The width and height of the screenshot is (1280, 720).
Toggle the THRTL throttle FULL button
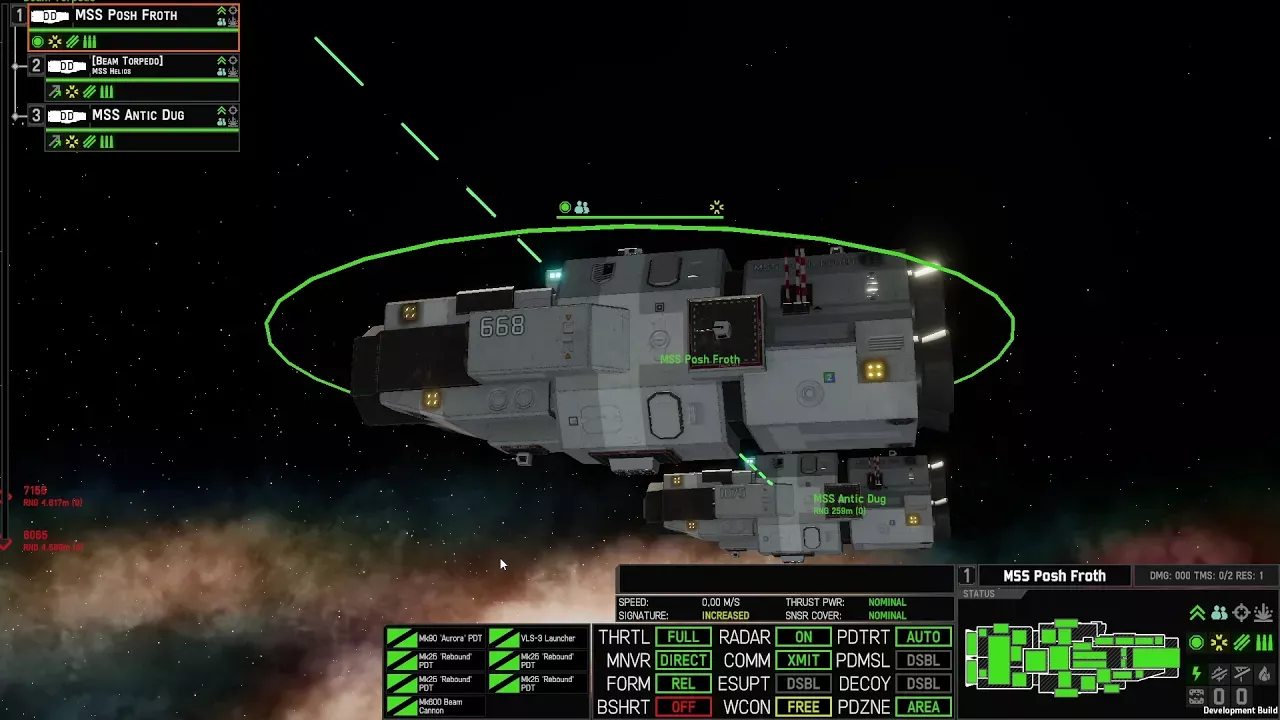(683, 637)
